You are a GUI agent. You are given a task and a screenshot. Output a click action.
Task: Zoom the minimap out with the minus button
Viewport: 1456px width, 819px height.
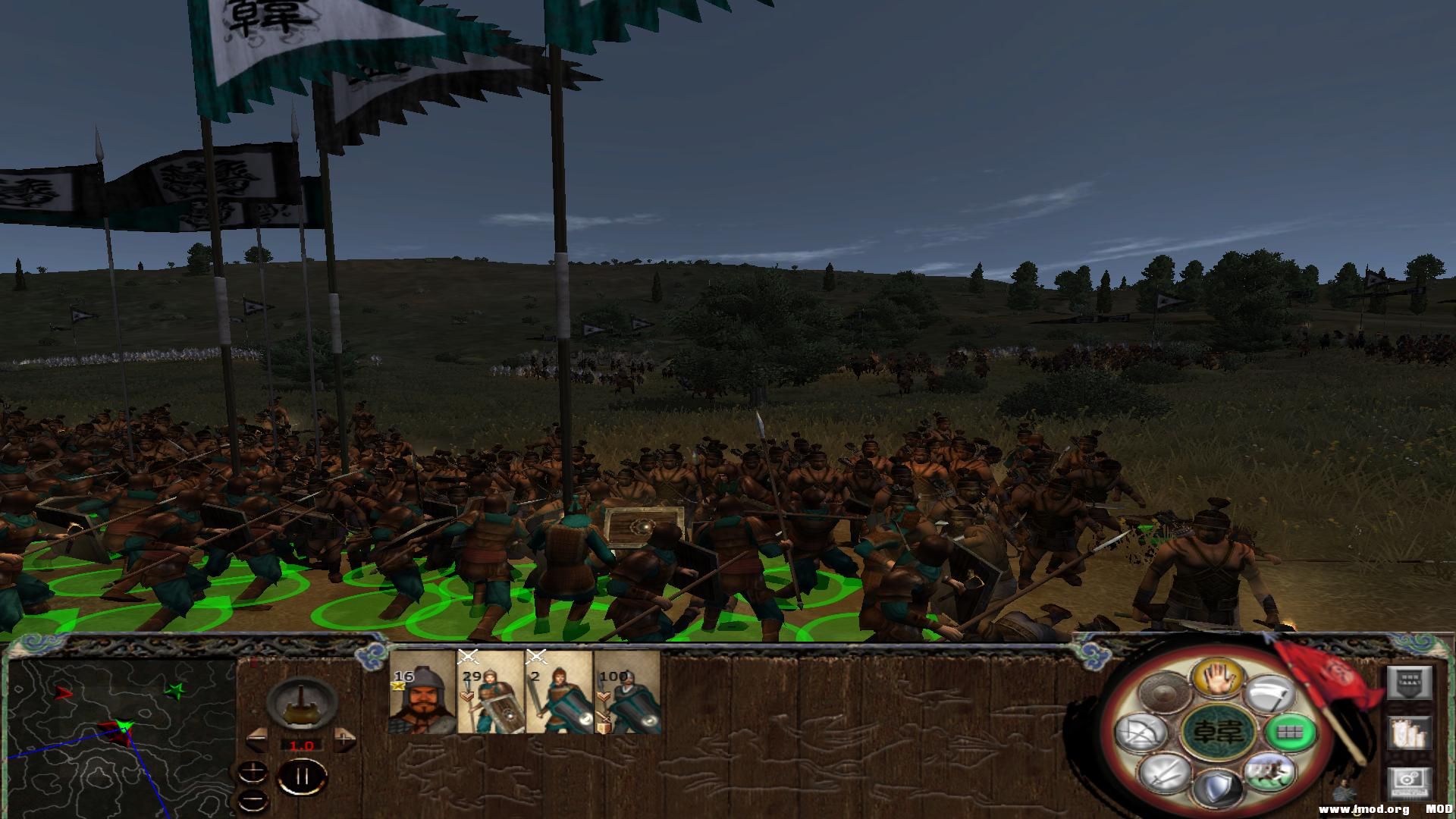point(253,800)
